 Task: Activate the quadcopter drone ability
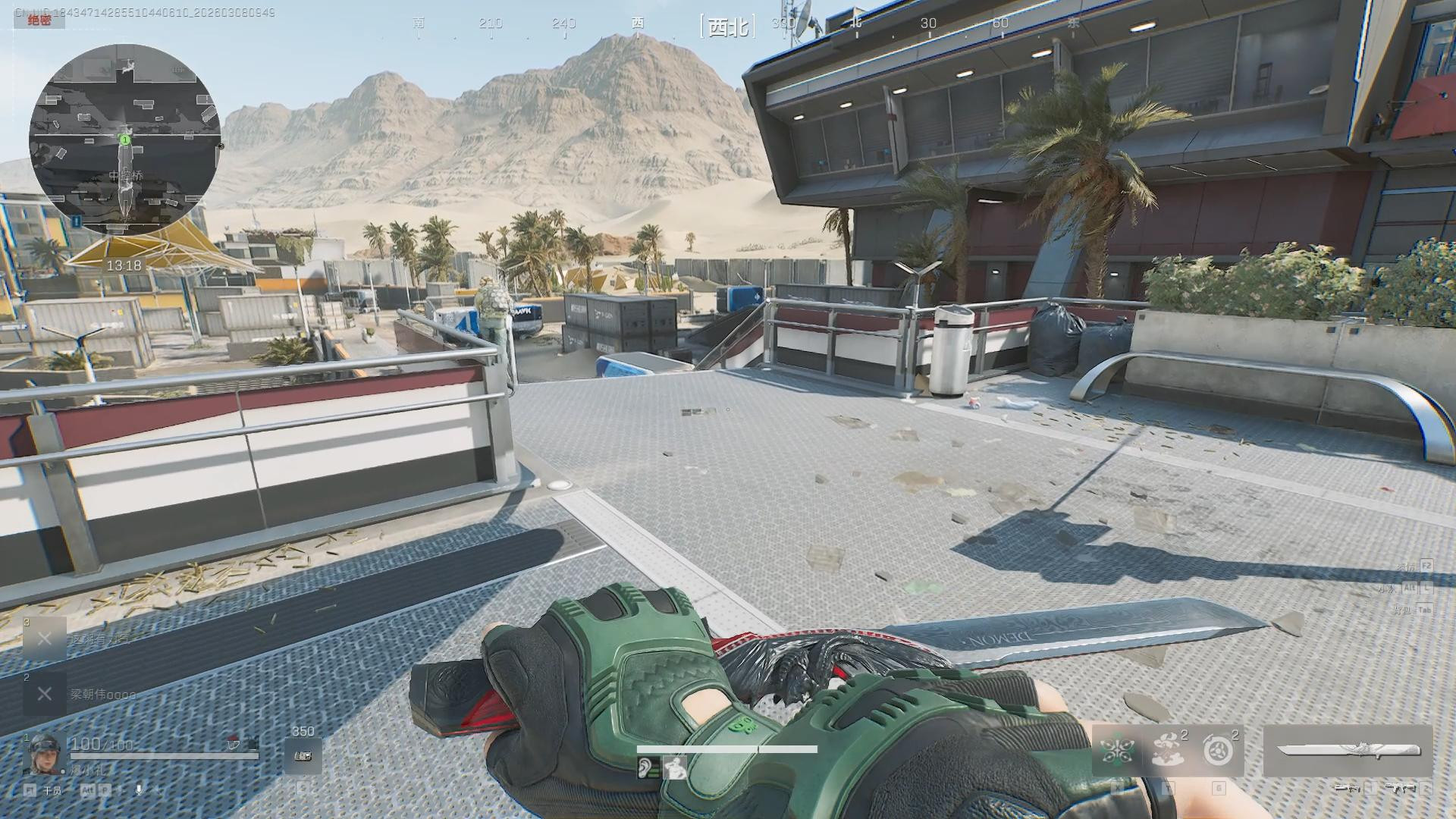click(x=1117, y=751)
